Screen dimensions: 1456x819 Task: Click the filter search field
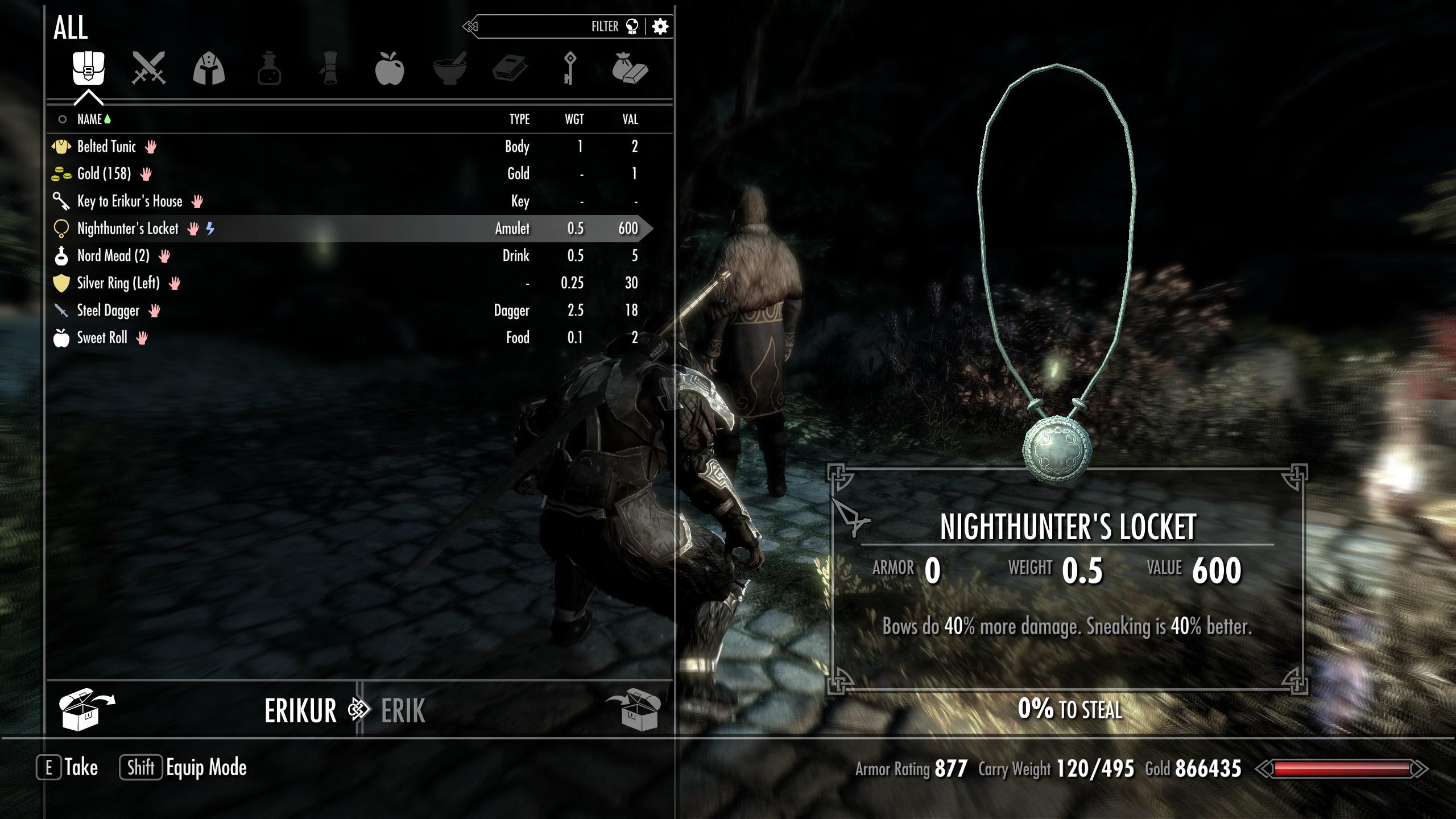click(x=546, y=27)
